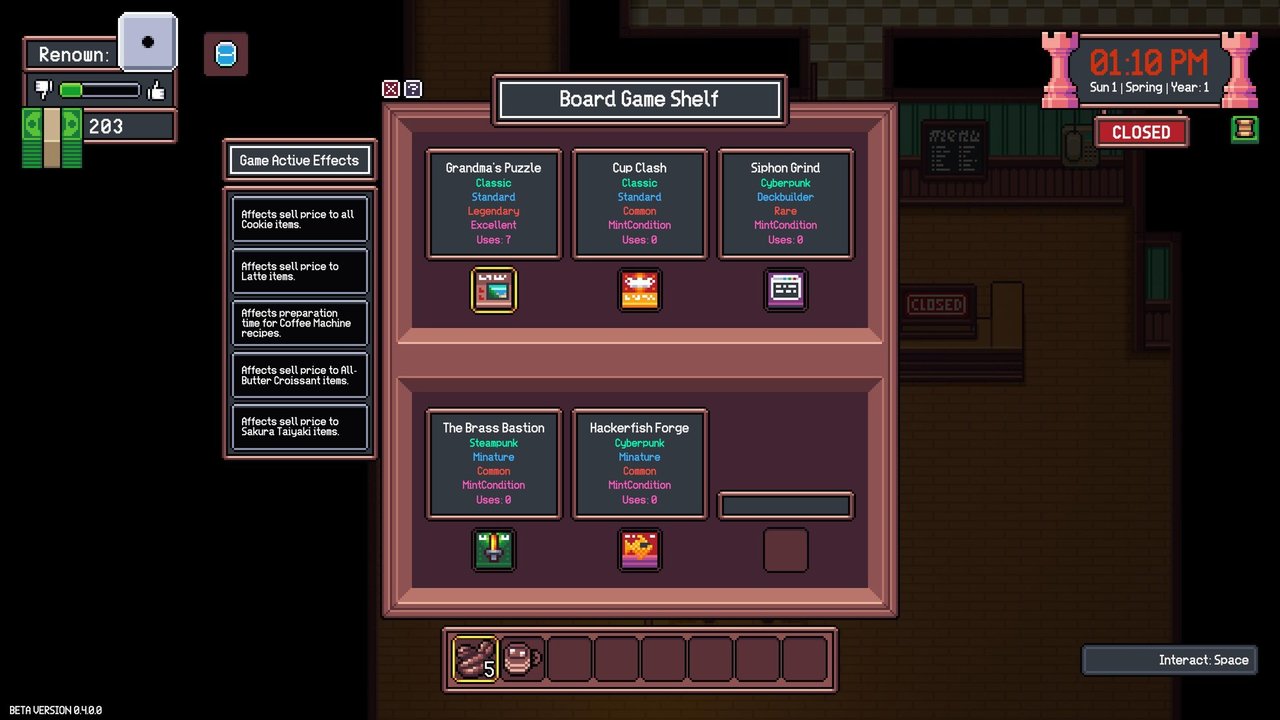
Task: Pick the Cup Clash game box
Action: pos(640,290)
